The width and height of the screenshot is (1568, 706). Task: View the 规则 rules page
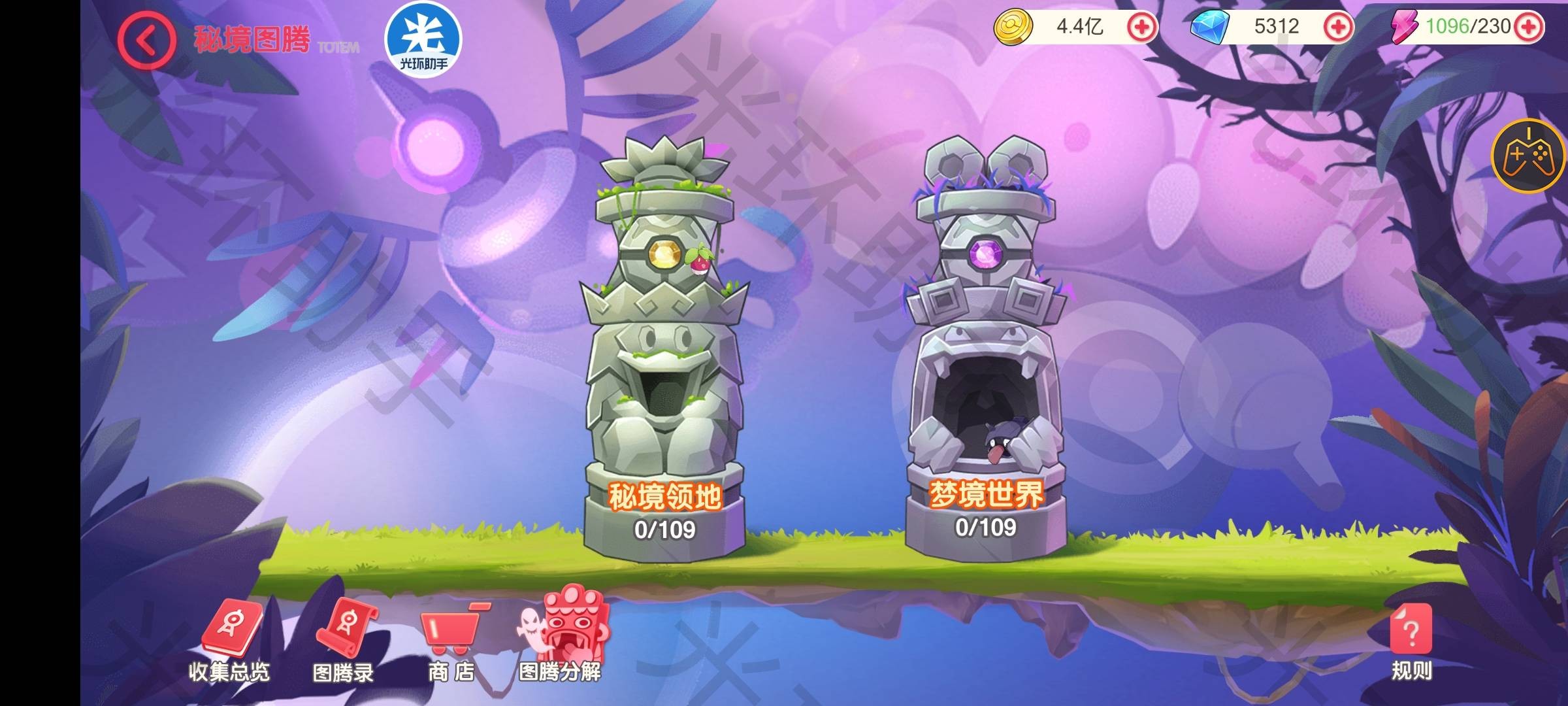(x=1411, y=642)
